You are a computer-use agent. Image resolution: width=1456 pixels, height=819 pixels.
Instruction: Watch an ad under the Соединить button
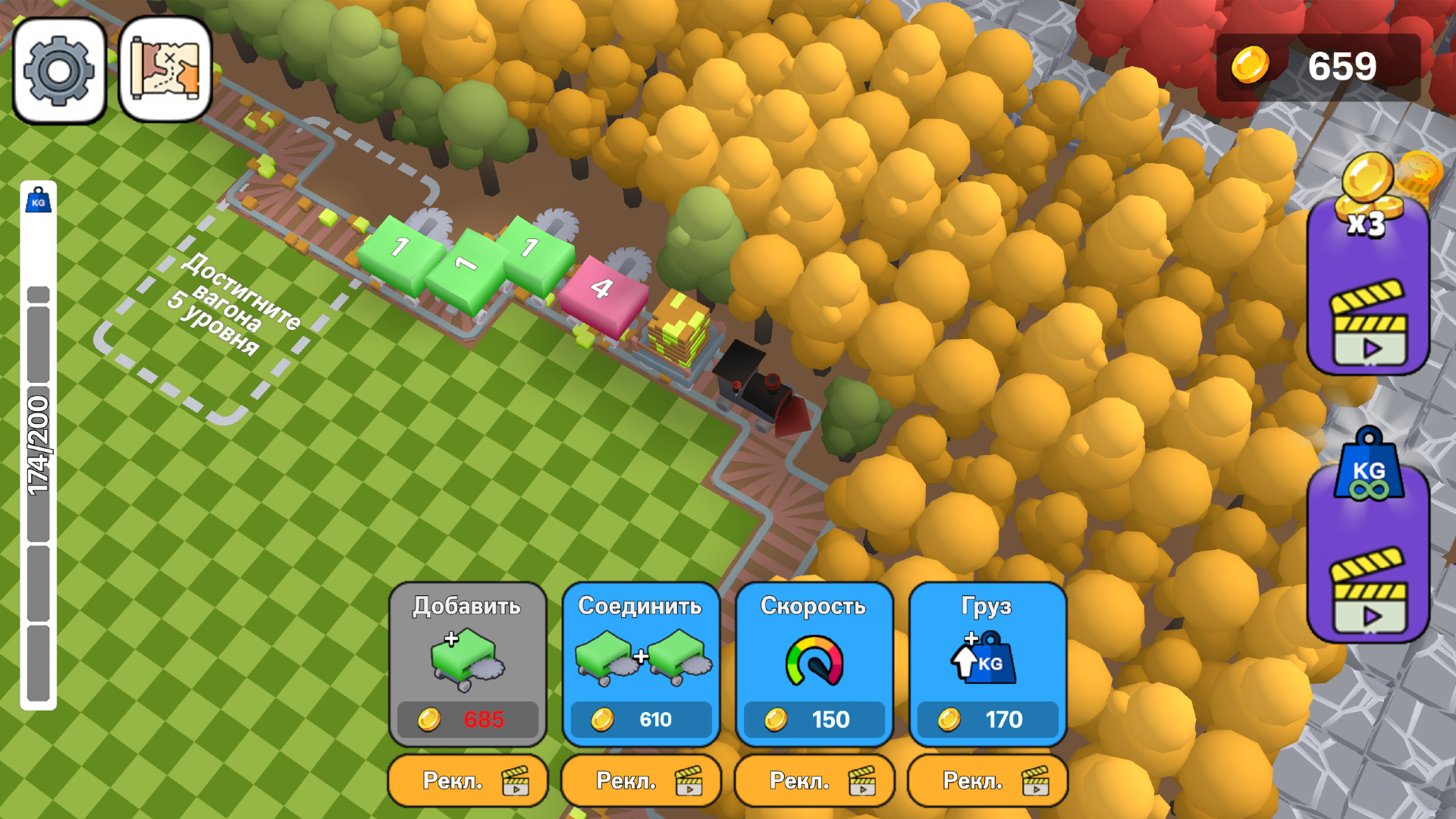641,780
